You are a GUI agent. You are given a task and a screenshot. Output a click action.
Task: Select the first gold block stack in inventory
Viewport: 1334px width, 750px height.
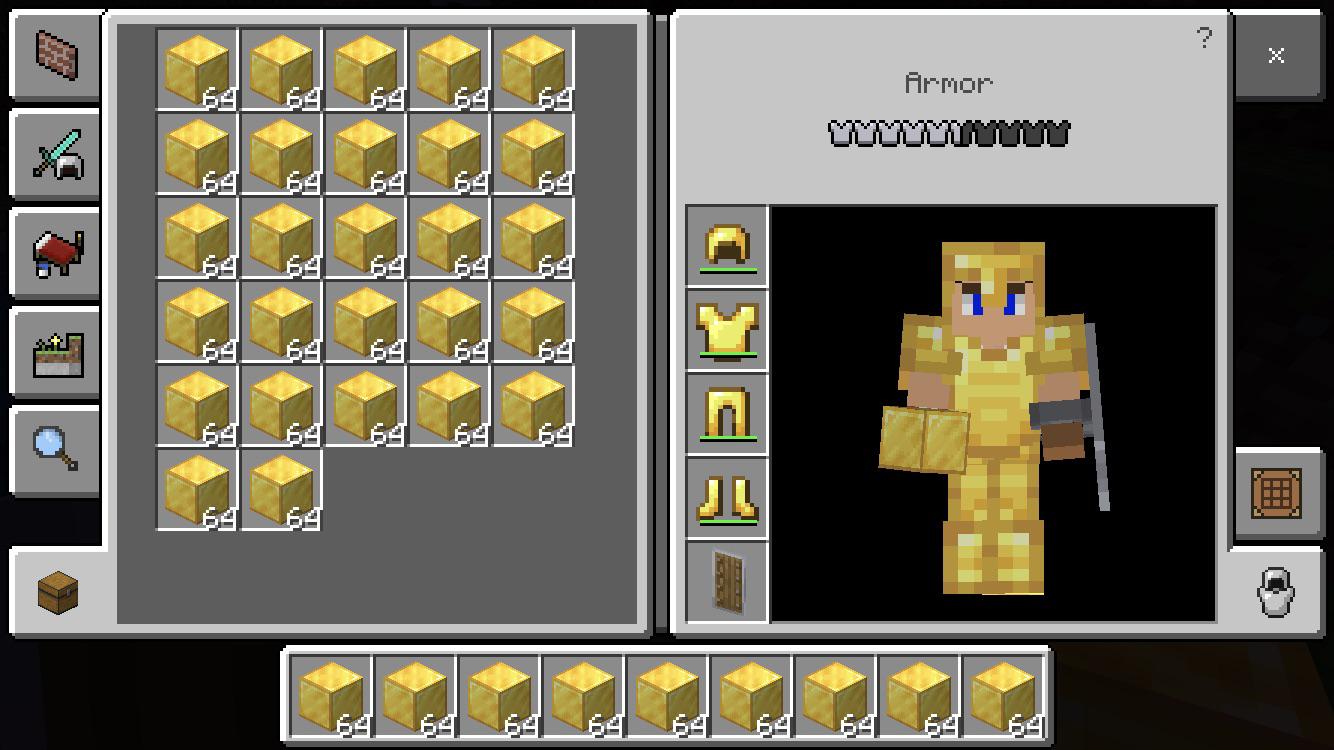pos(197,70)
